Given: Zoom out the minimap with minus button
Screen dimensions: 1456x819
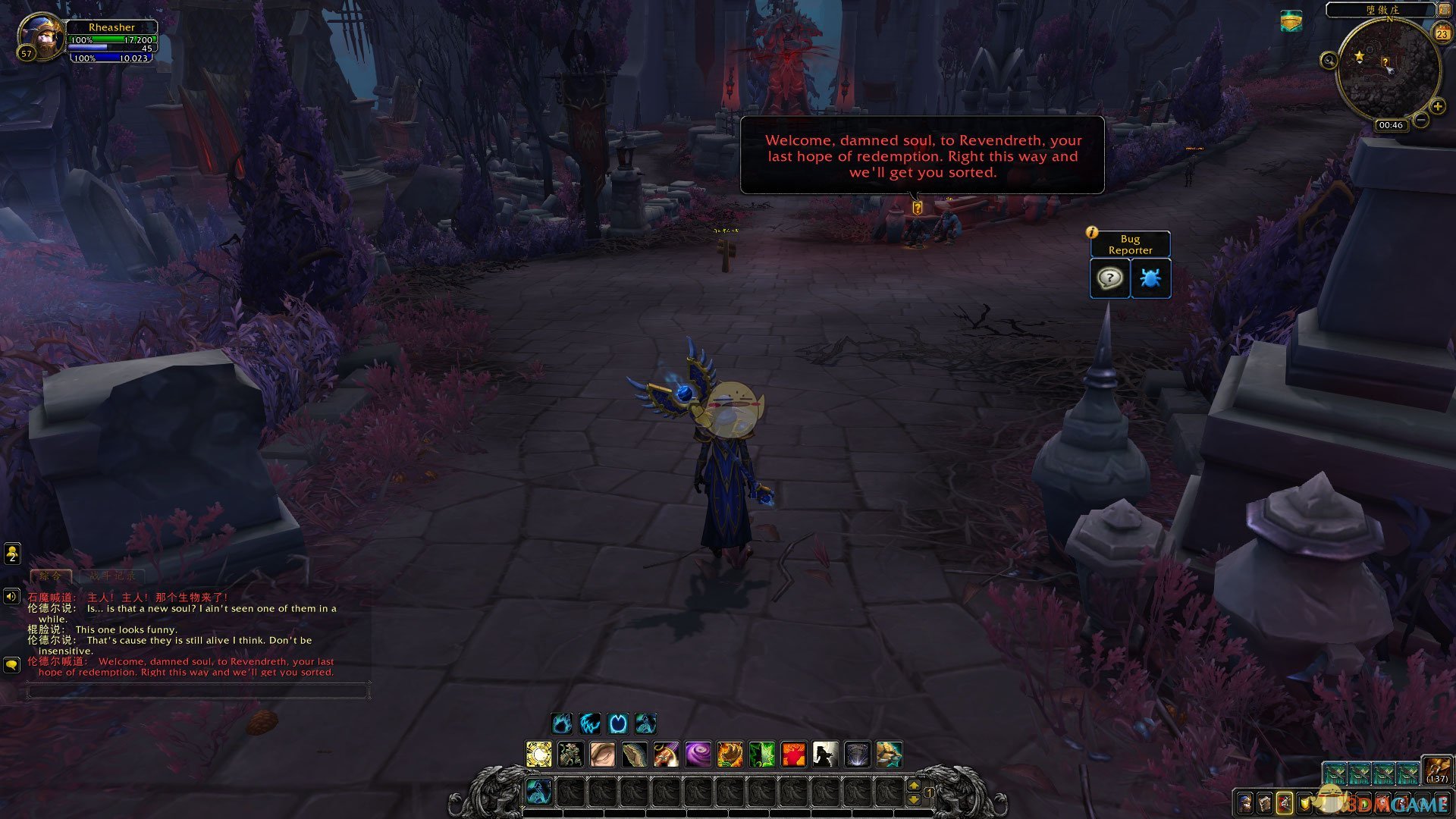Looking at the screenshot, I should click(x=1421, y=120).
